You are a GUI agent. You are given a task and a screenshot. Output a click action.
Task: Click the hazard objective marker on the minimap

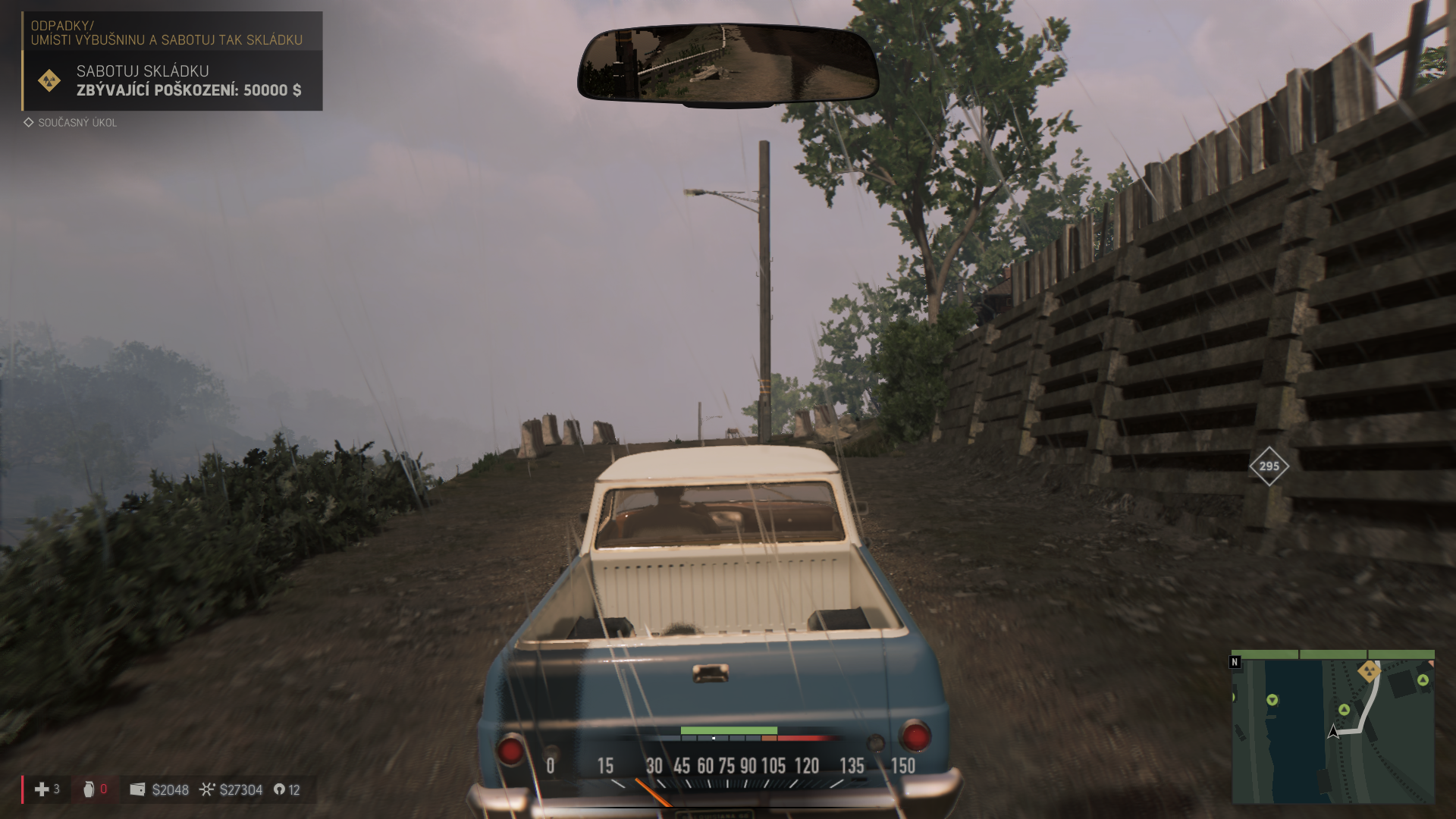click(1369, 671)
